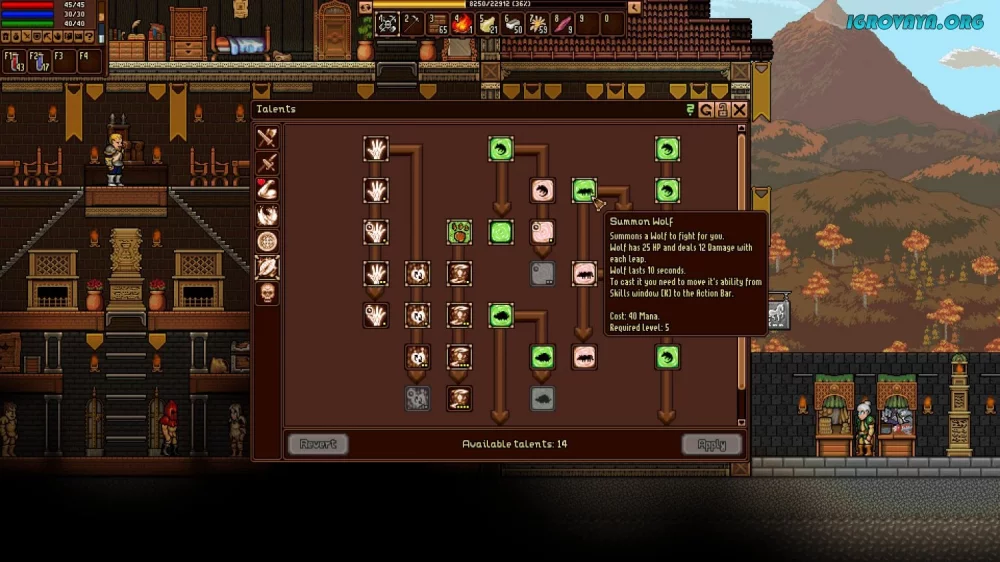This screenshot has width=1000, height=562.
Task: Close the Talents window
Action: click(x=739, y=110)
